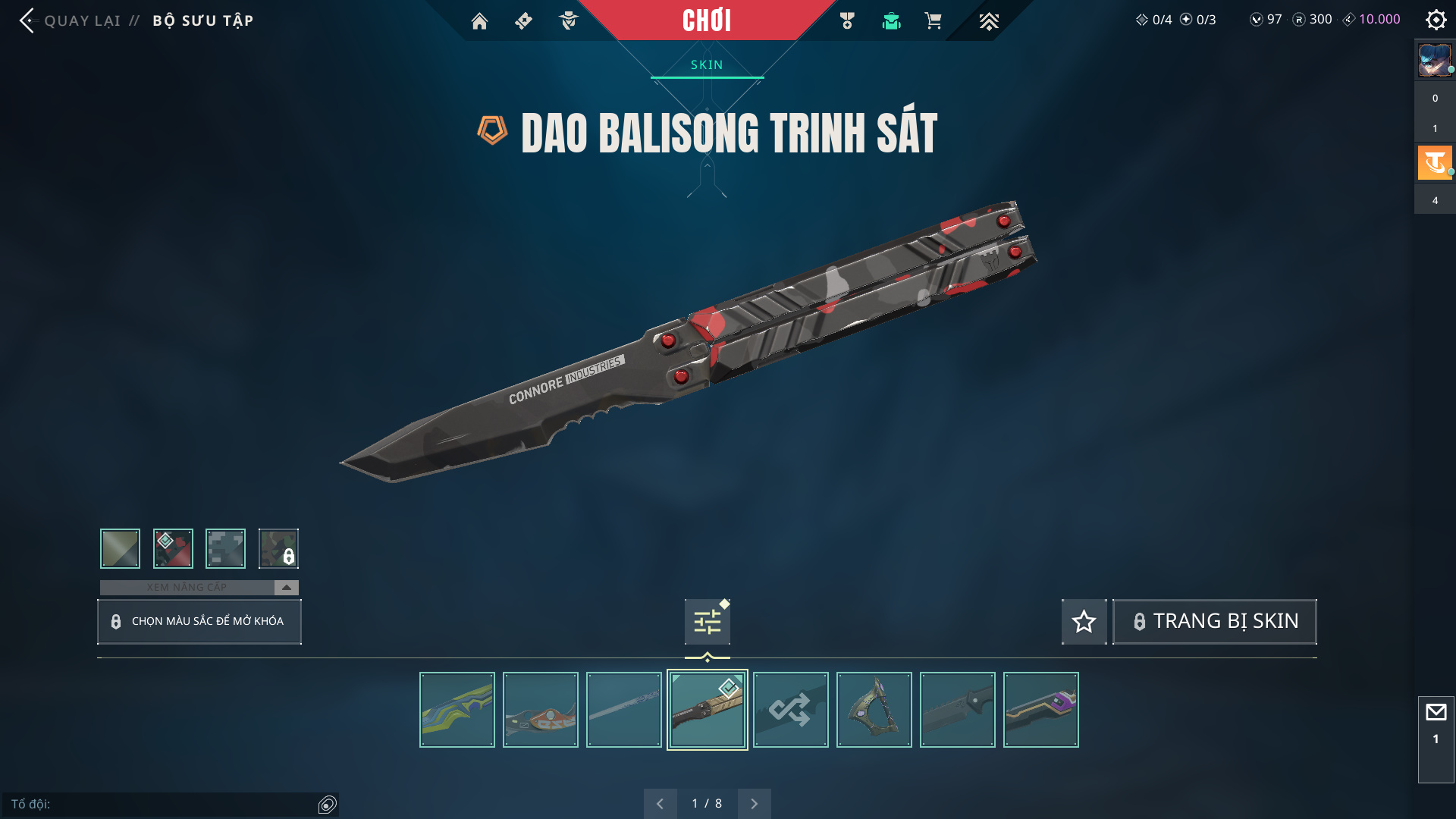
Task: Select the random shuffle skin tile
Action: 790,710
